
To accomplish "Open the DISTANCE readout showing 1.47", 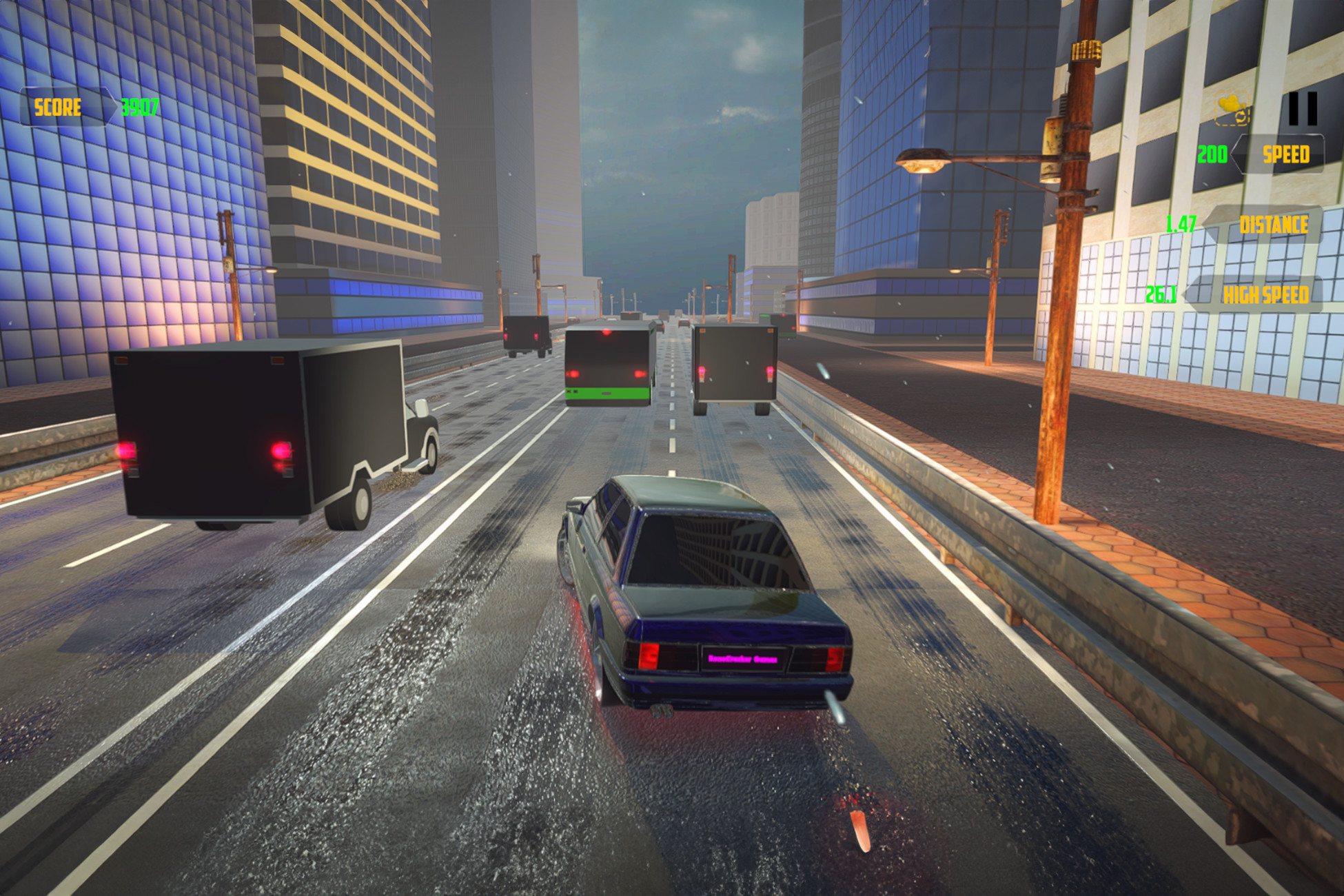I will [1180, 223].
